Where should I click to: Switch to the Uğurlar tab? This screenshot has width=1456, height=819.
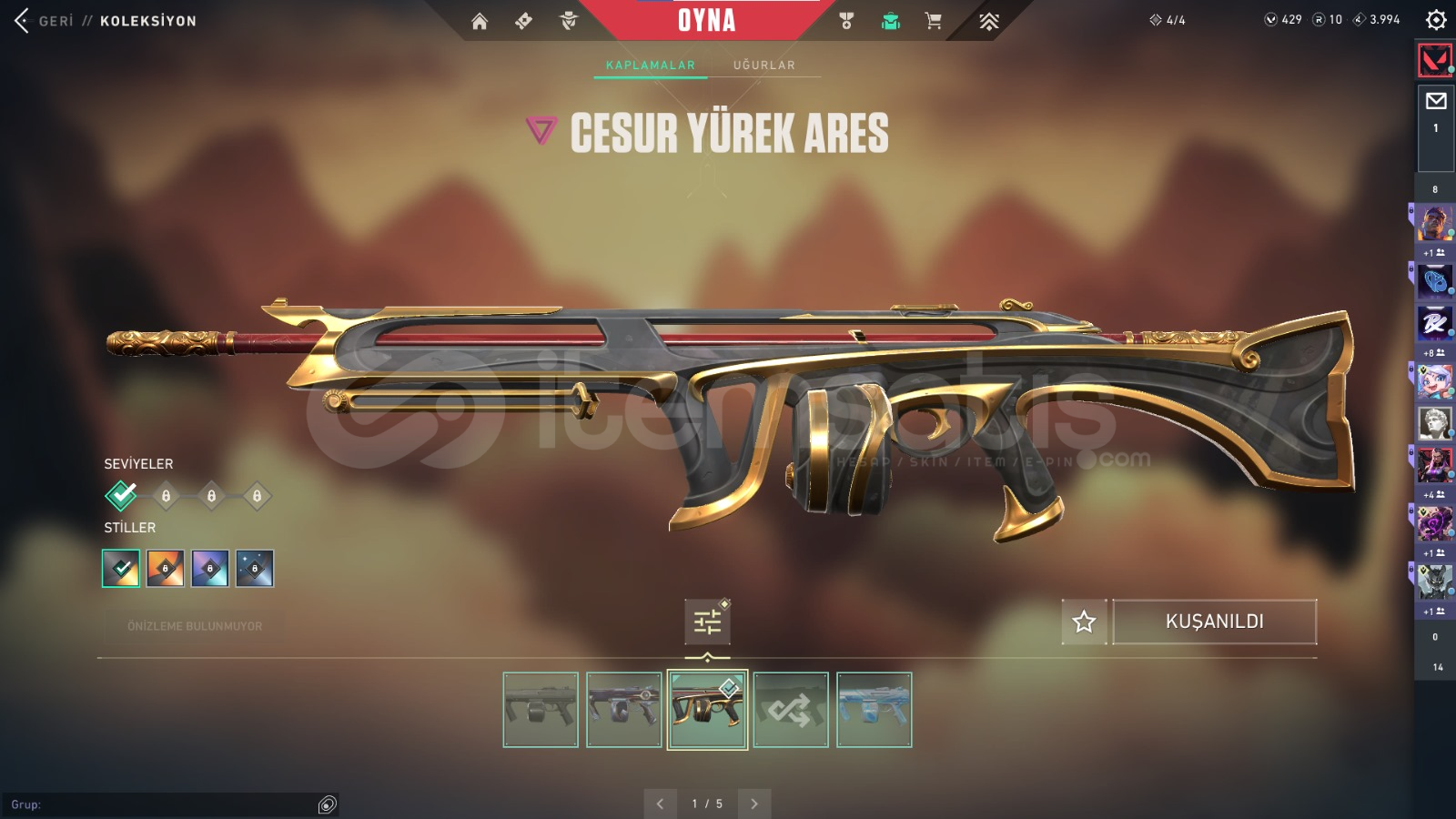763,66
